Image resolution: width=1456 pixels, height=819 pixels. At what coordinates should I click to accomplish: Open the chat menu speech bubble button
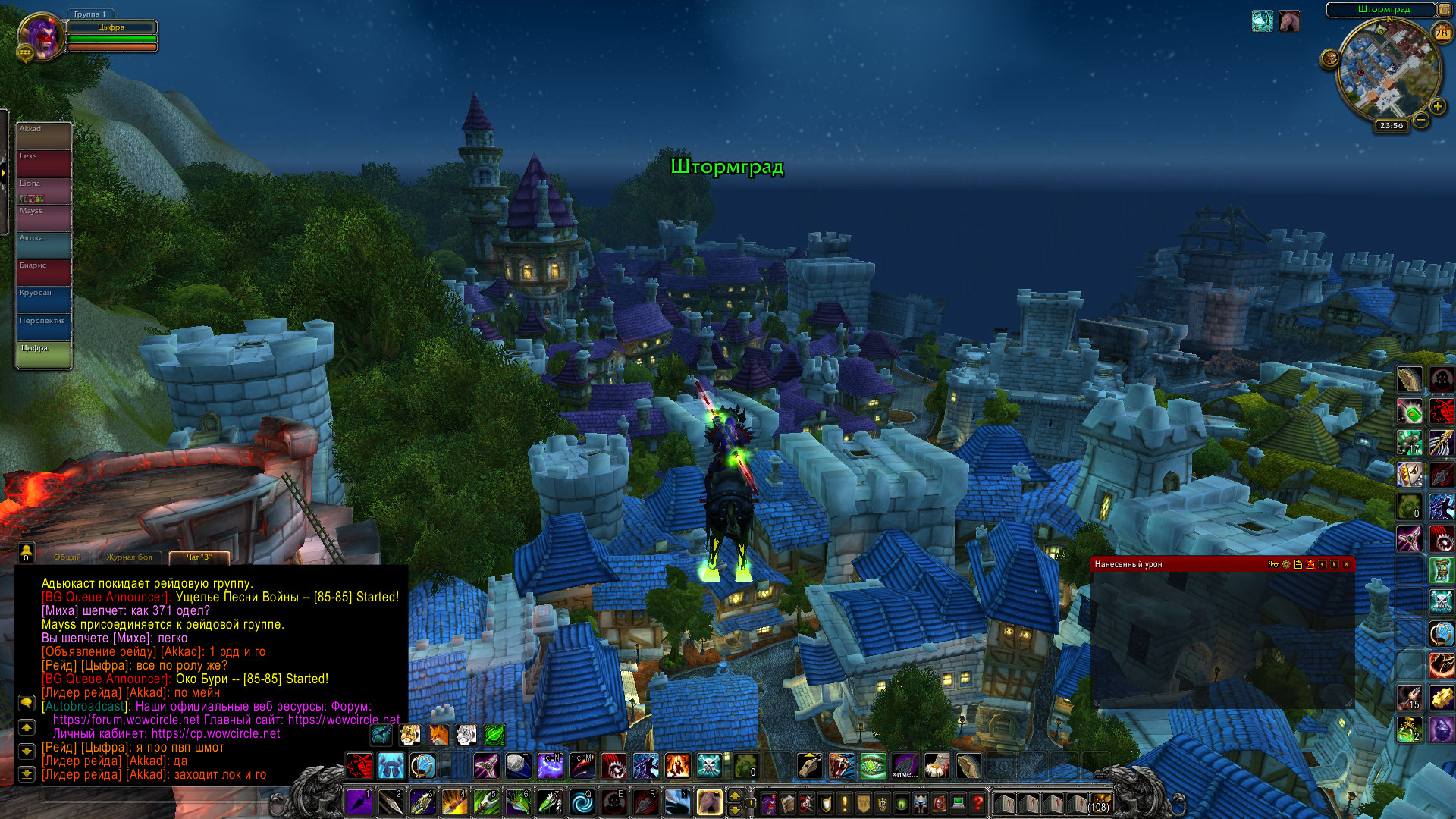tap(27, 703)
